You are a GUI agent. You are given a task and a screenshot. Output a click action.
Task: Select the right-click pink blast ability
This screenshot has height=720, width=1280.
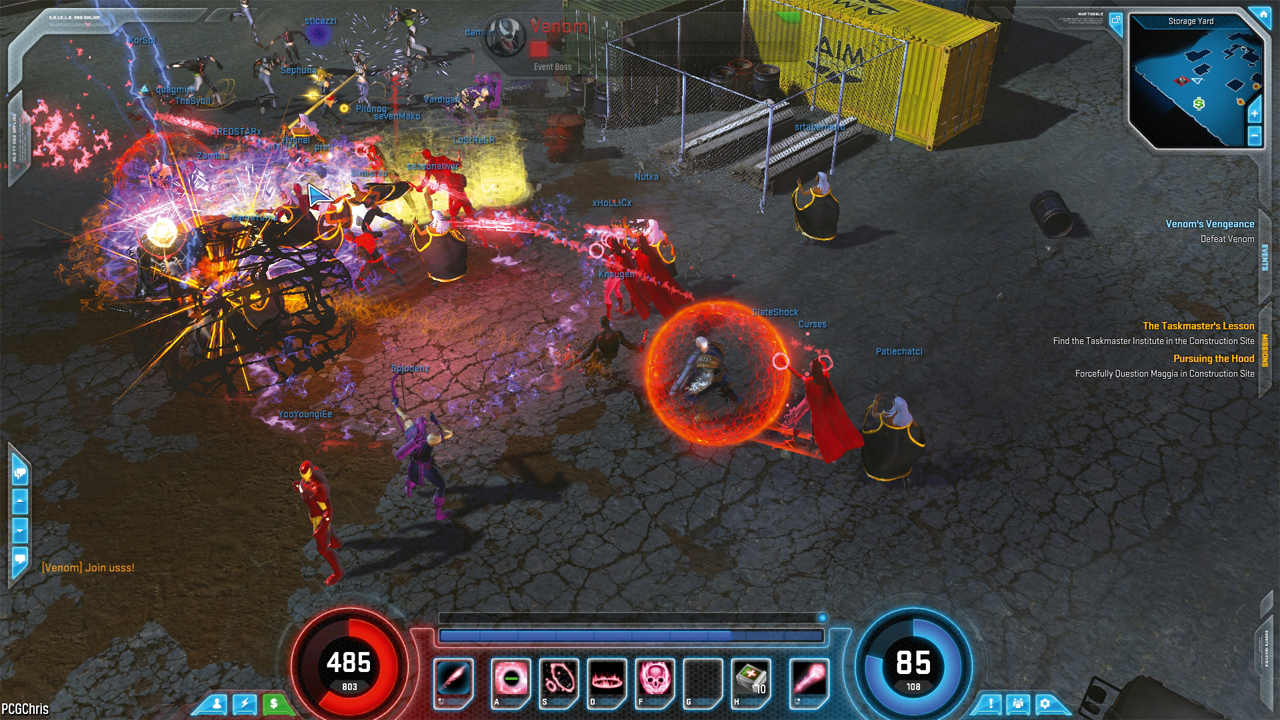[x=808, y=679]
